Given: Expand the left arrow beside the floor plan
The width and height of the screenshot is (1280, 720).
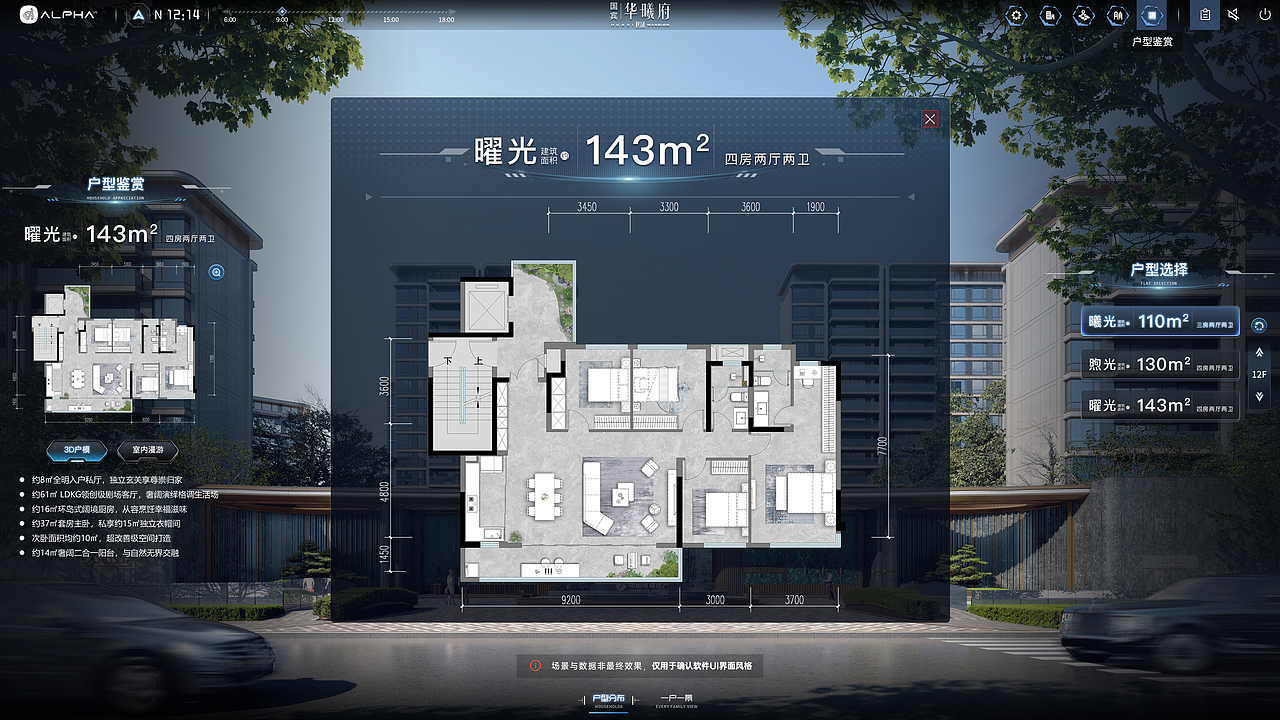Looking at the screenshot, I should click(369, 197).
